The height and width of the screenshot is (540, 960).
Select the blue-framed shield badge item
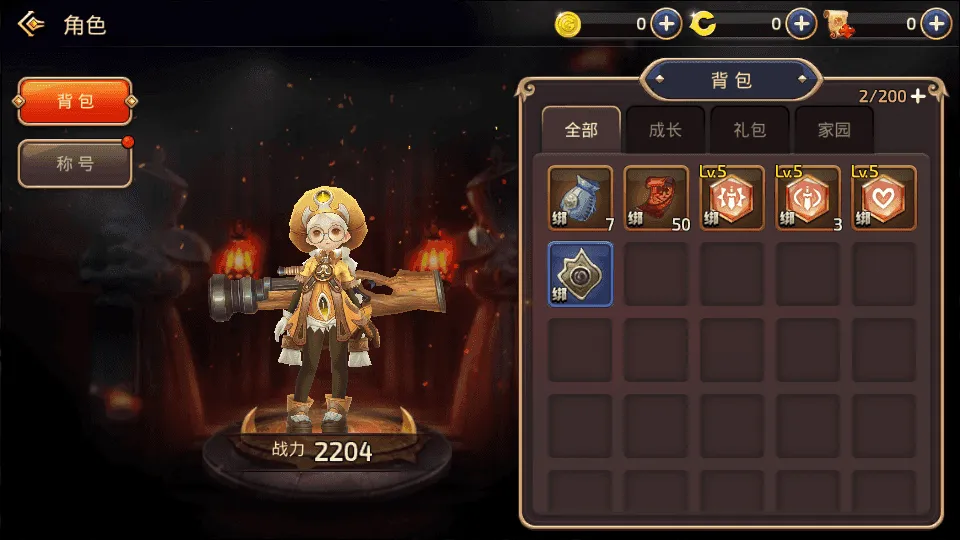coord(580,274)
